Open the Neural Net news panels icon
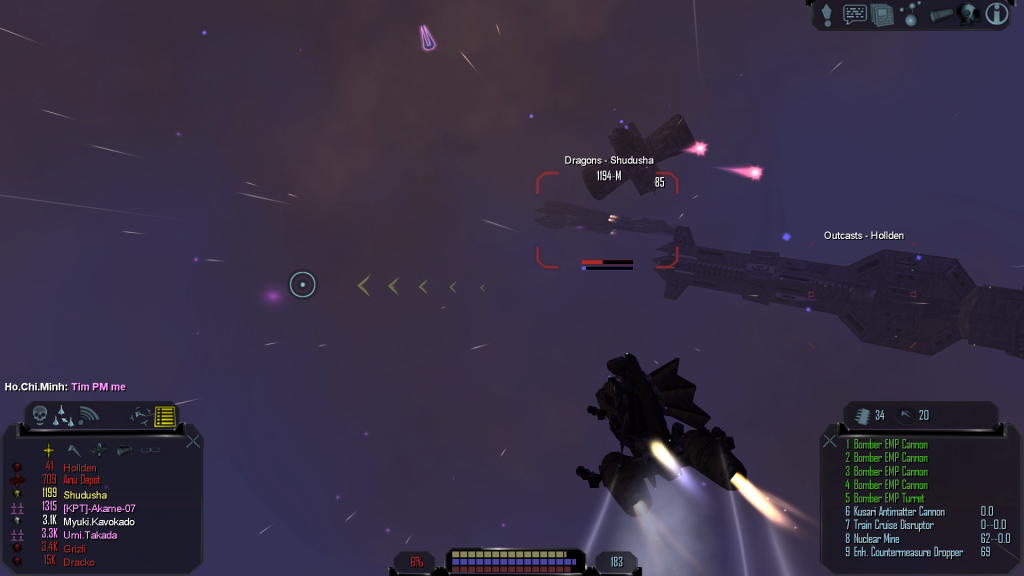1024x576 pixels. tap(882, 14)
